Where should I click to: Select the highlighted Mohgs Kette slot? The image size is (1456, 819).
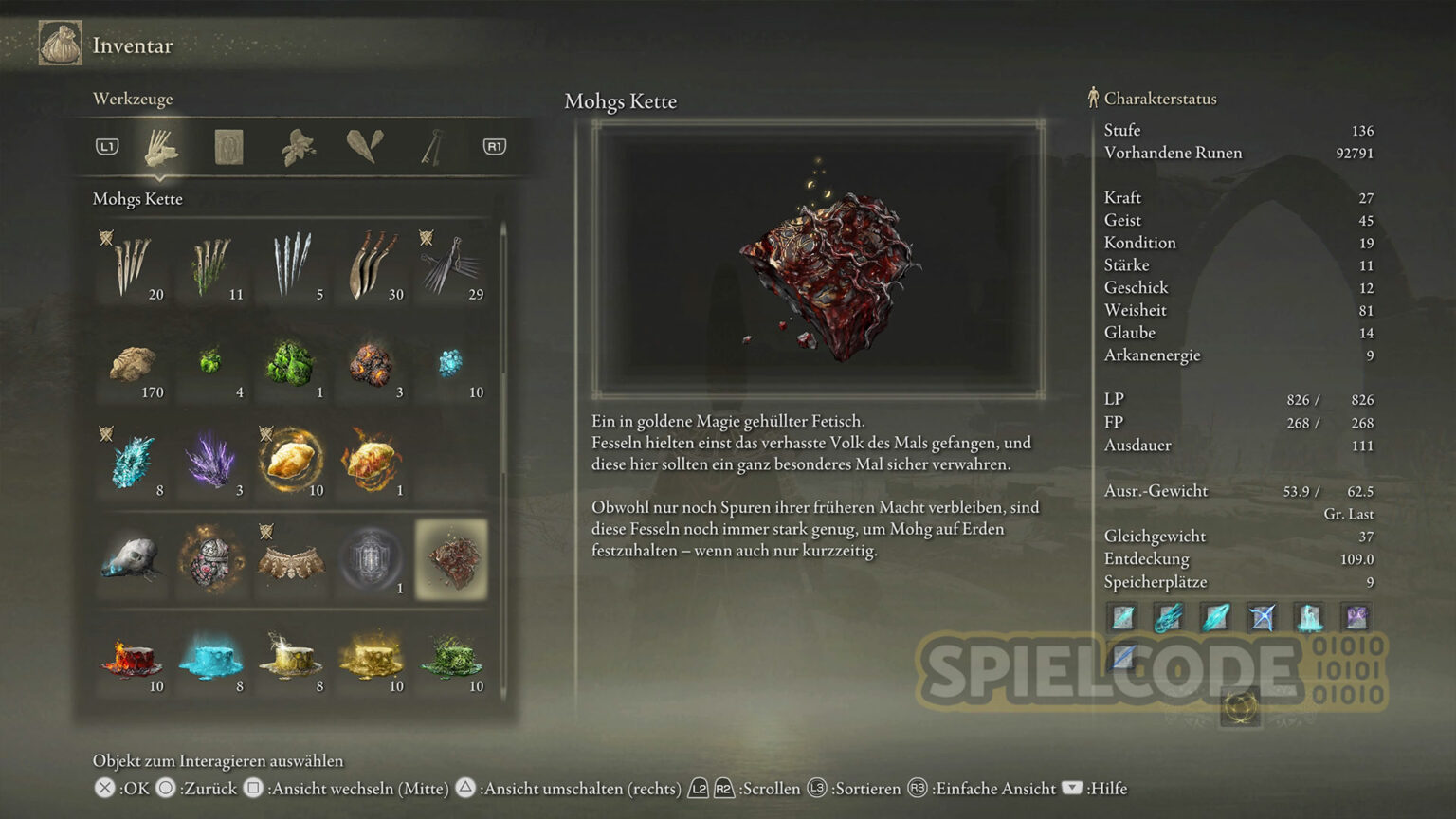point(450,560)
